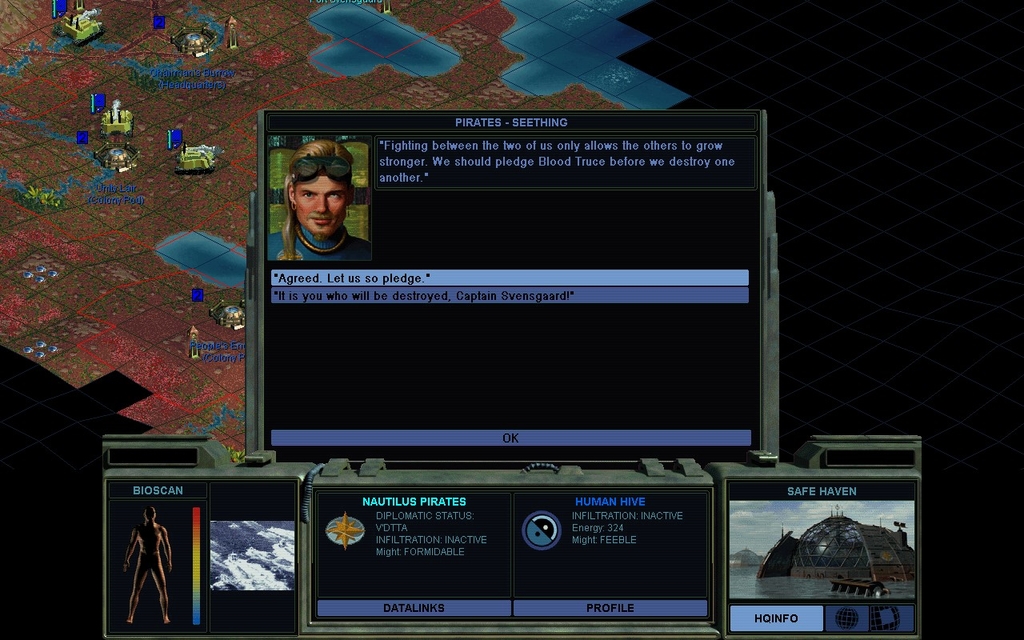
Task: Click the wireframe letter D button
Action: tap(884, 618)
